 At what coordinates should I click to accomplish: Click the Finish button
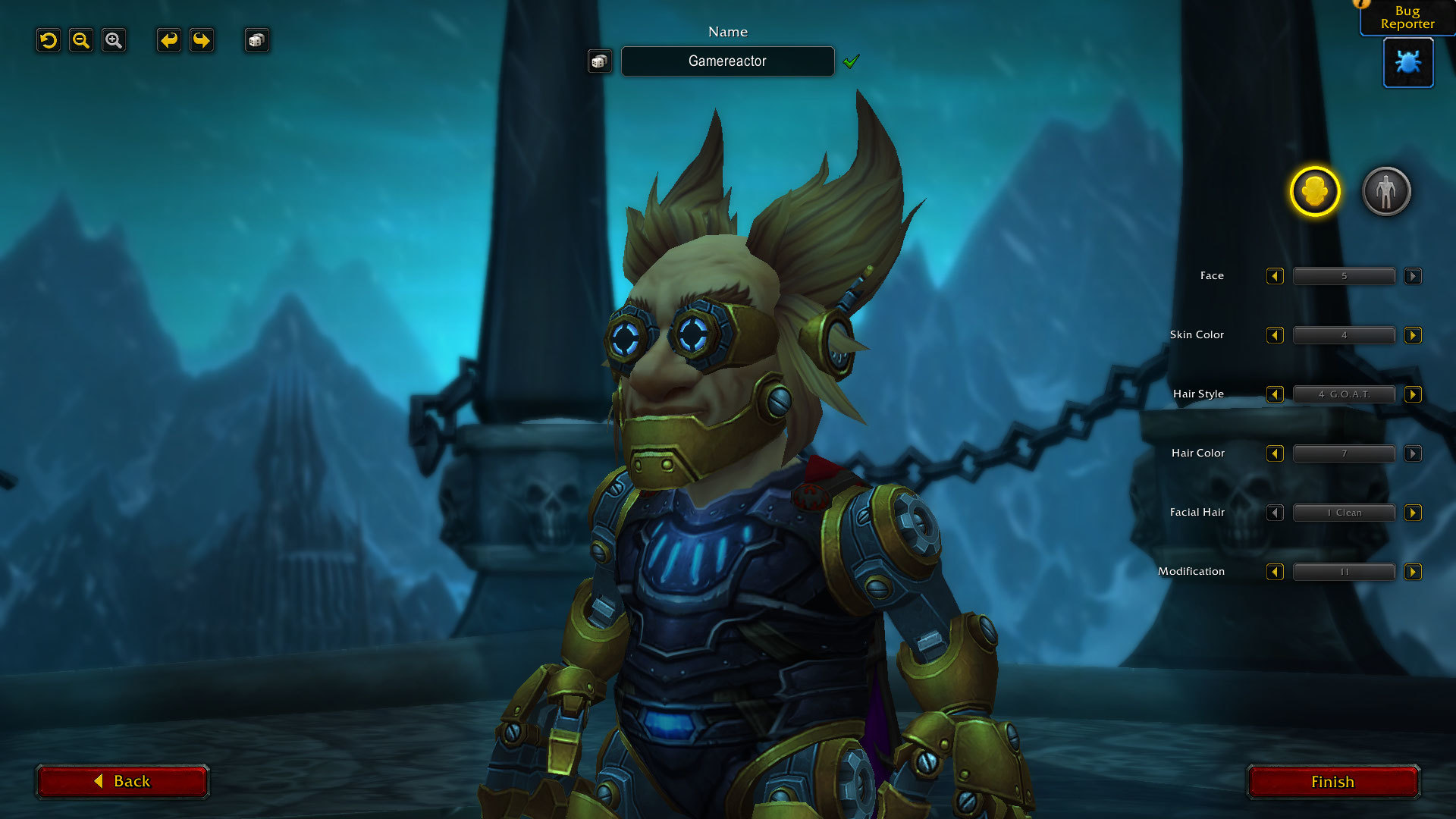click(1332, 782)
